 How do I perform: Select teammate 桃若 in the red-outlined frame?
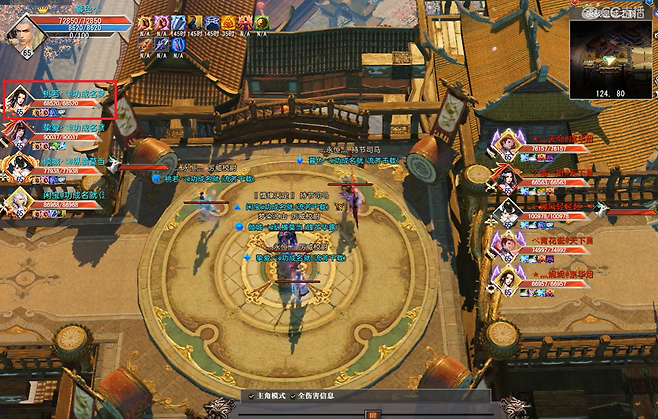21,101
